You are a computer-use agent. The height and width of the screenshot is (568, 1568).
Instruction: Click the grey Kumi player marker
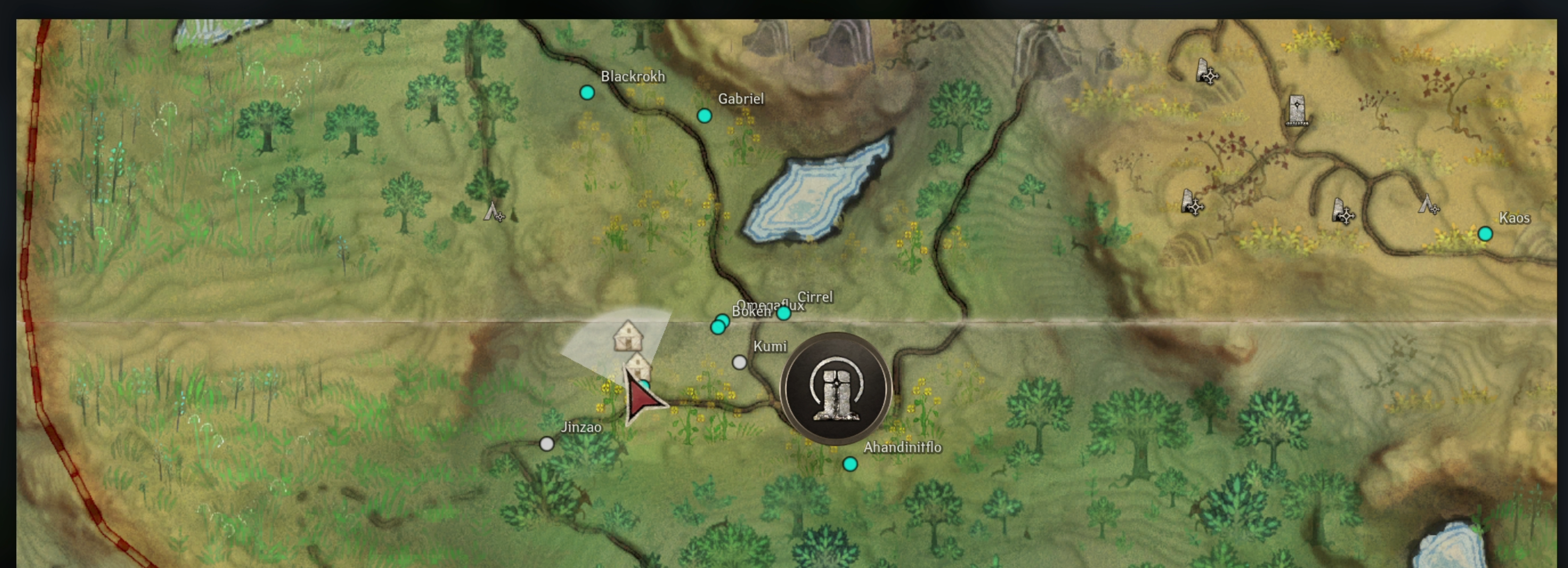(739, 363)
